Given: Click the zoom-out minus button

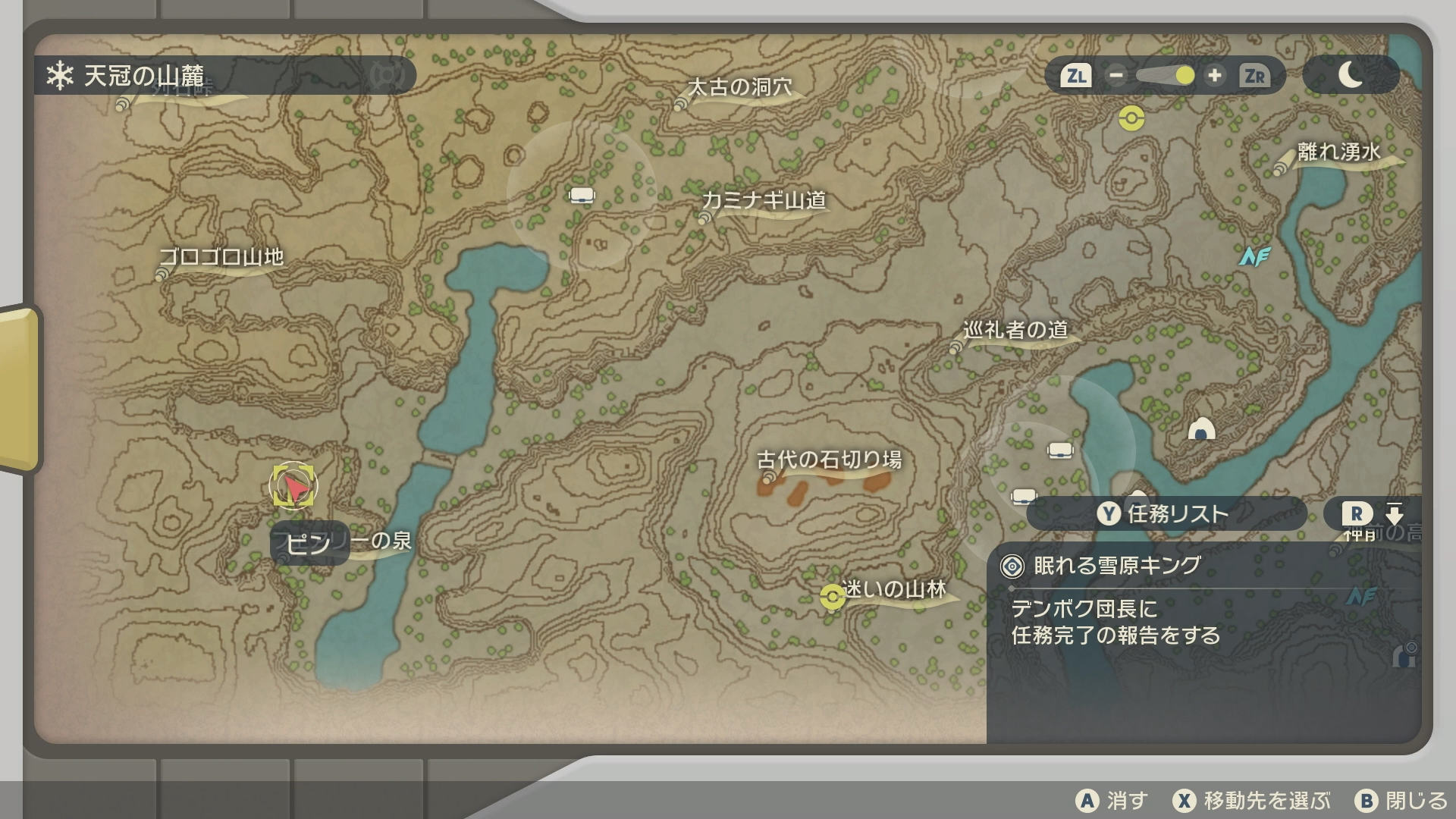Looking at the screenshot, I should [1116, 76].
